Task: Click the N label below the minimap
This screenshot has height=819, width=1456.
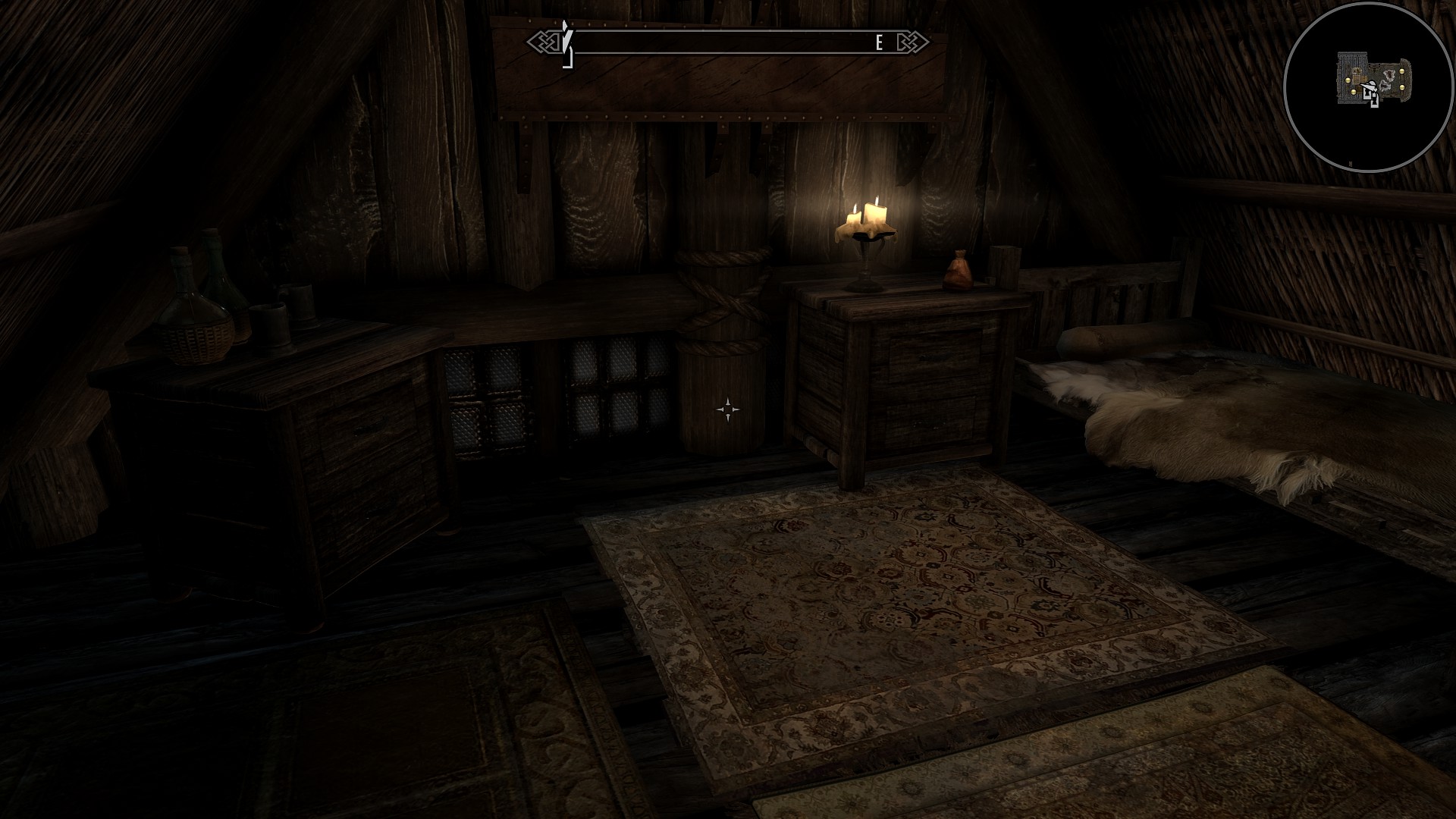Action: click(x=1351, y=162)
